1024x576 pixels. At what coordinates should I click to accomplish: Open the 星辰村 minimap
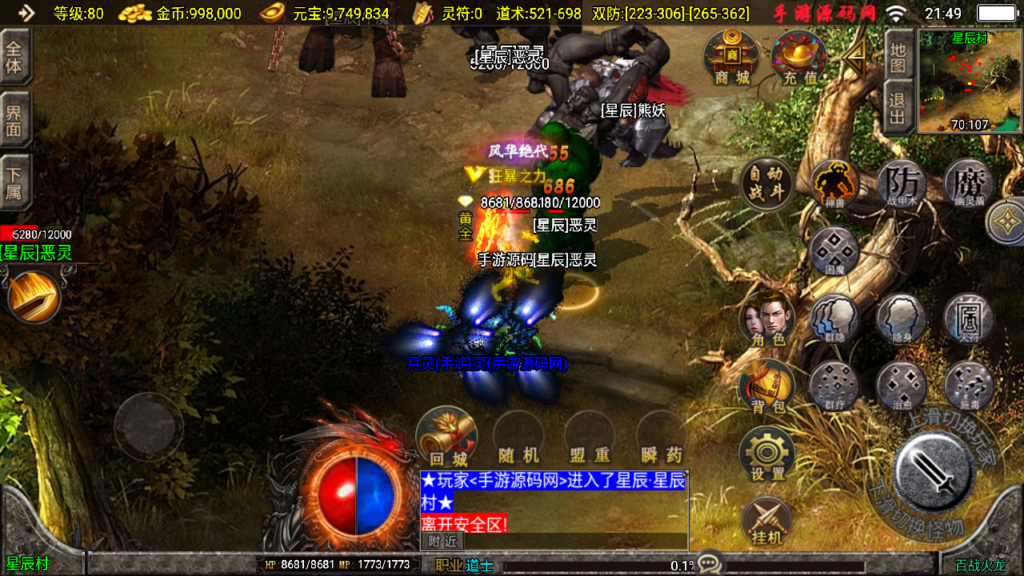coord(968,82)
